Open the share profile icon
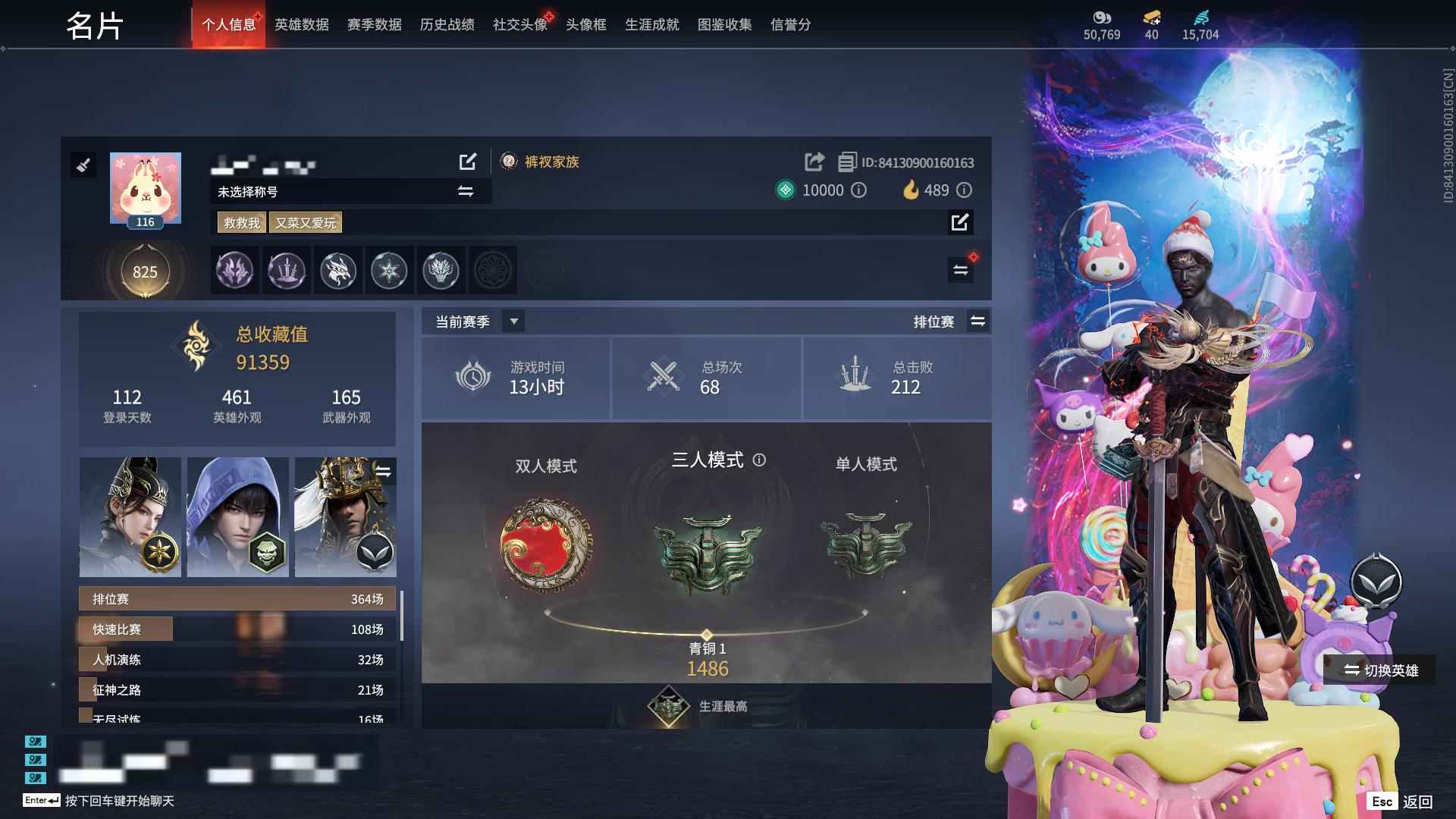Screen dimensions: 1456x819 pyautogui.click(x=814, y=162)
